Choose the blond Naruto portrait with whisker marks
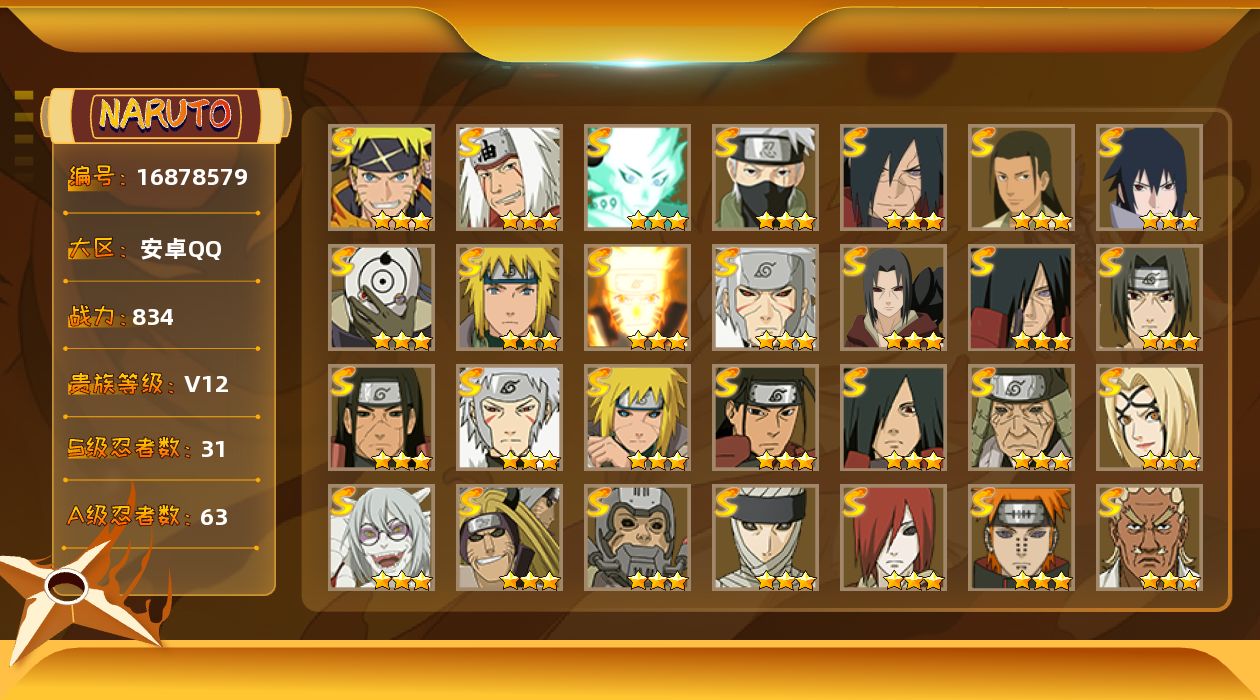This screenshot has height=700, width=1260. pos(382,178)
